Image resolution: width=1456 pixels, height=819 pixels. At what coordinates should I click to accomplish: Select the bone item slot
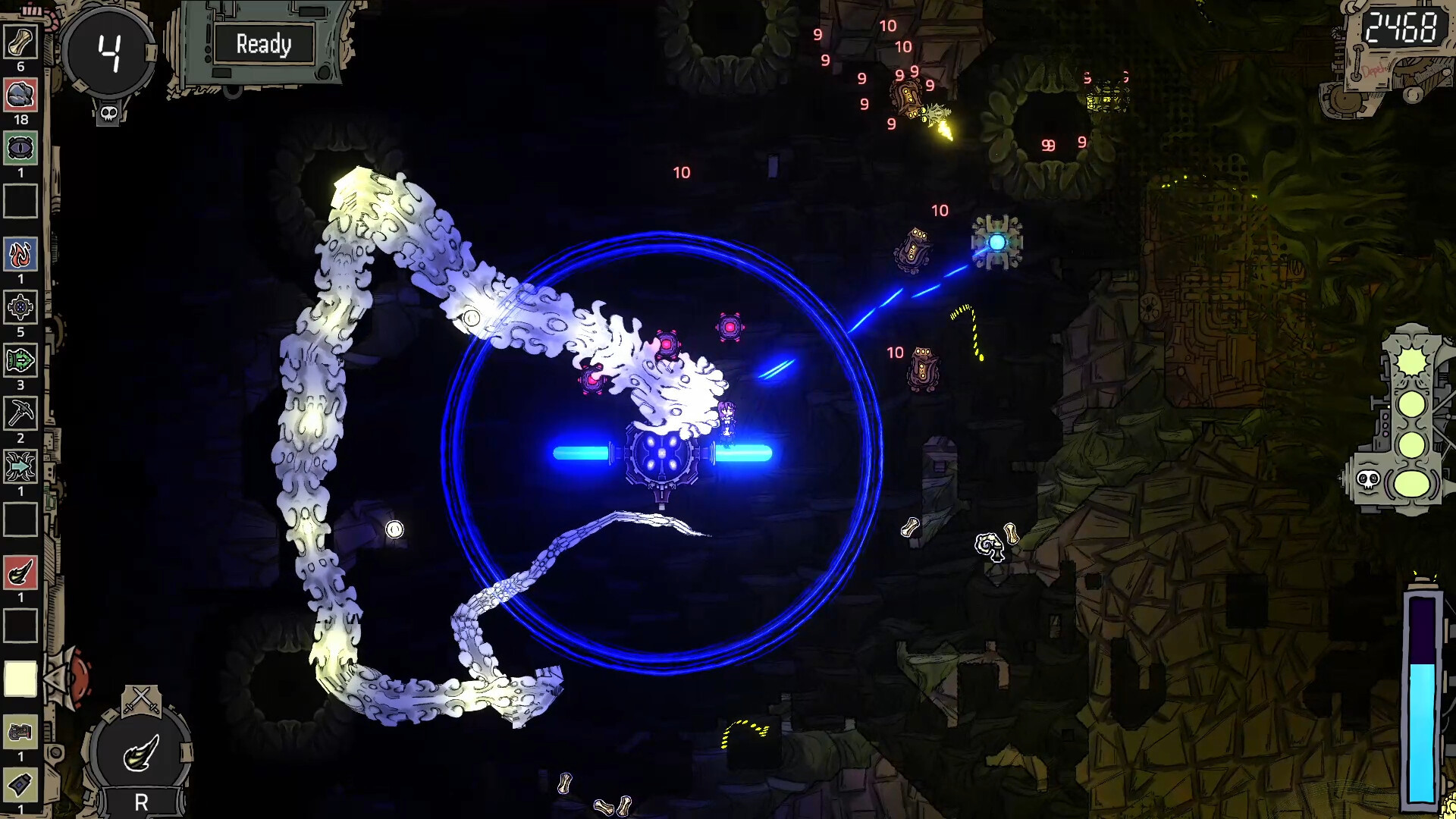[20, 42]
